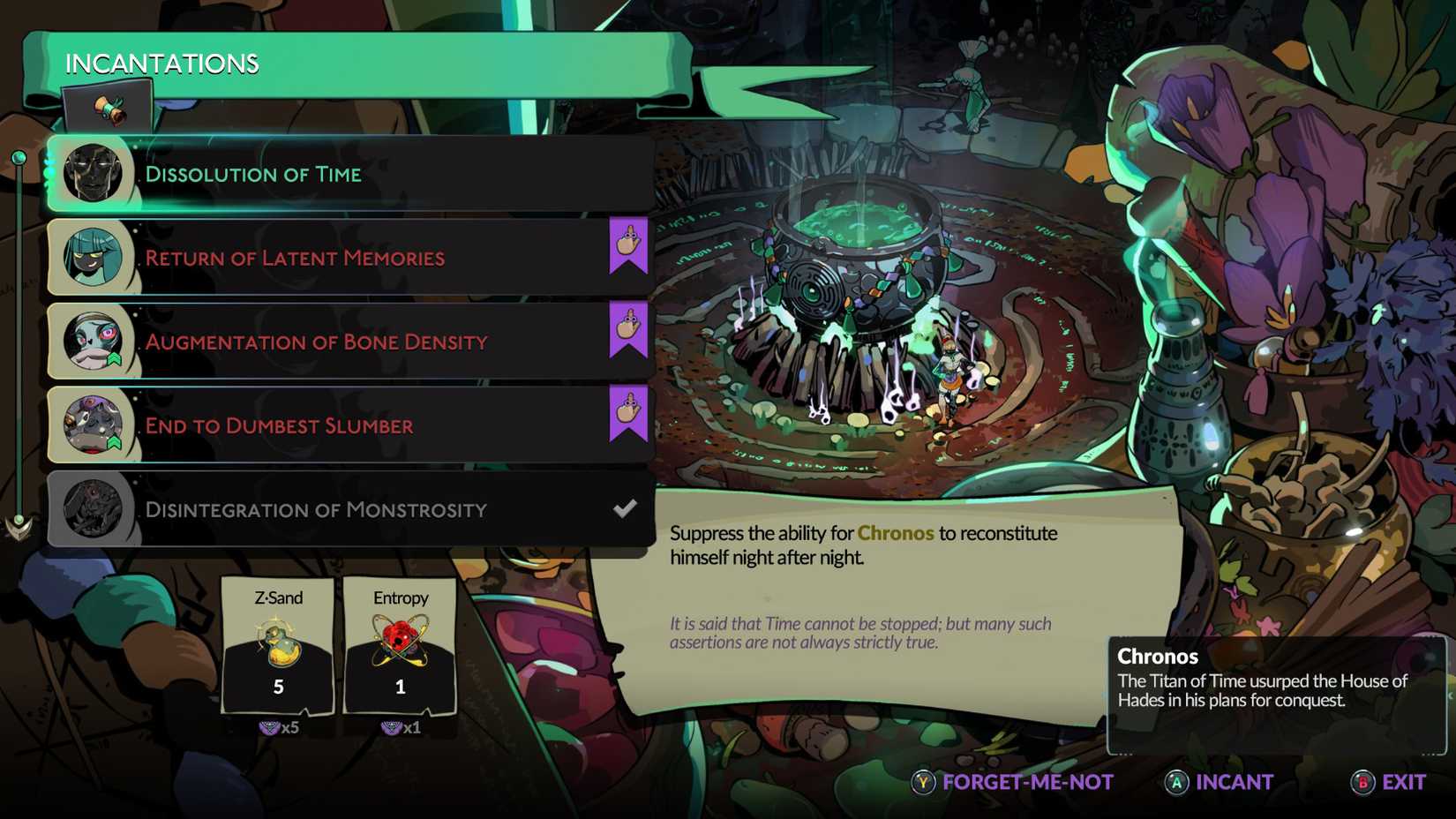
Task: Click the moth currency icon below Z-Sand
Action: 270,729
